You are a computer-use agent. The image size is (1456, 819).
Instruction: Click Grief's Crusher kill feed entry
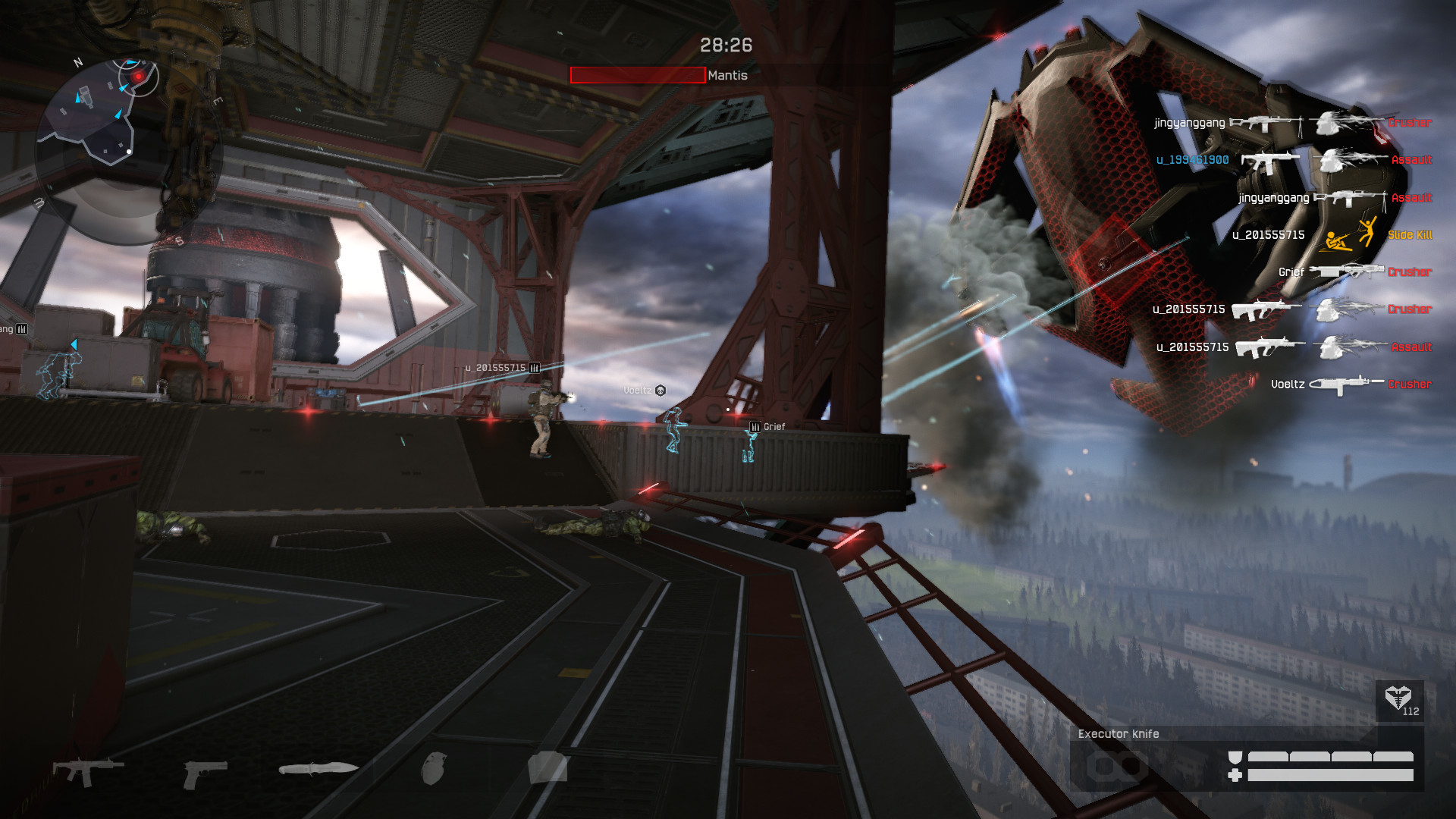[1354, 271]
